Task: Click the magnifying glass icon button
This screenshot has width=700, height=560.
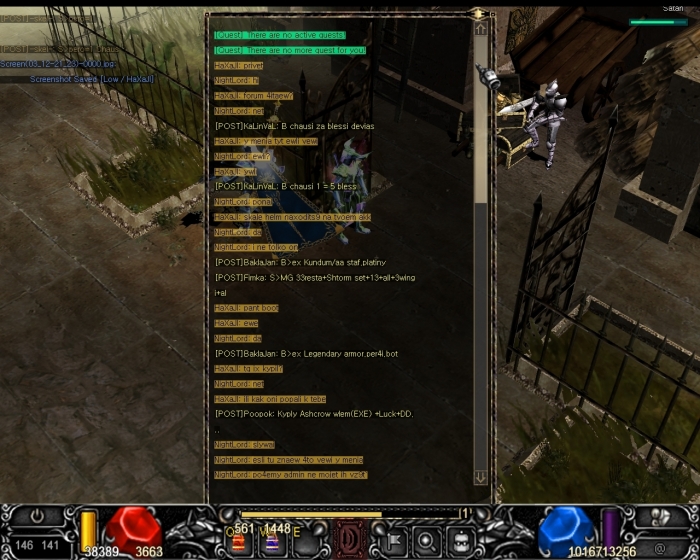Action: coord(425,540)
